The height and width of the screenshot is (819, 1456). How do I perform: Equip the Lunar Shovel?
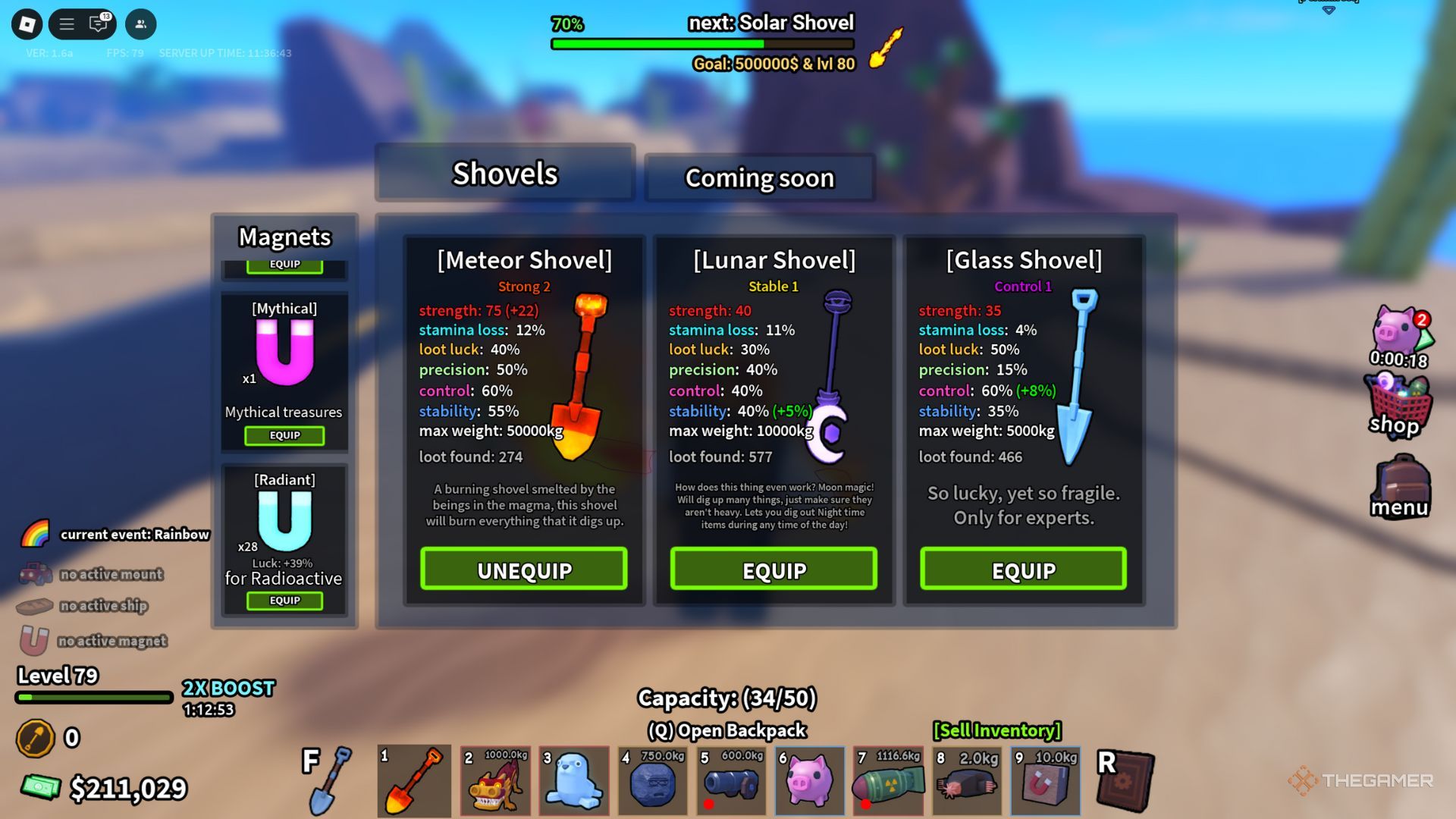(773, 570)
